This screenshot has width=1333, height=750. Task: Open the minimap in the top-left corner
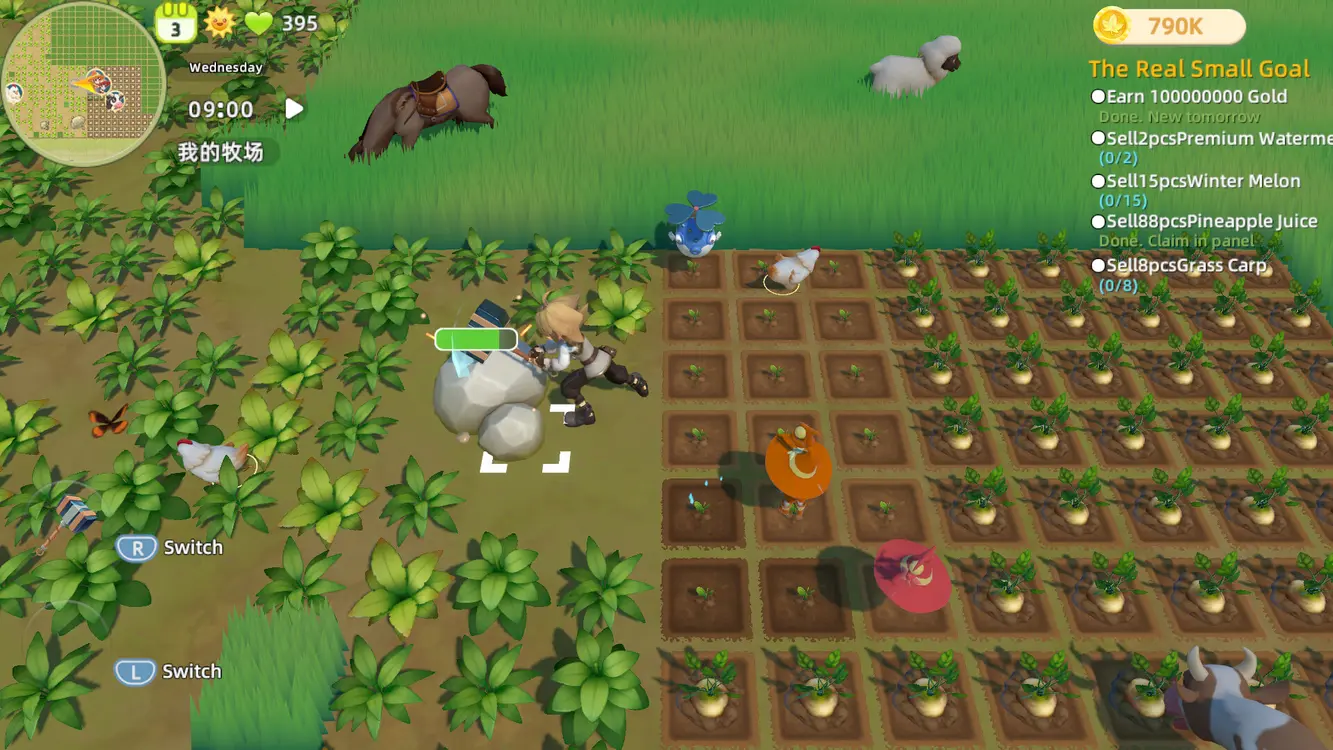pos(85,80)
